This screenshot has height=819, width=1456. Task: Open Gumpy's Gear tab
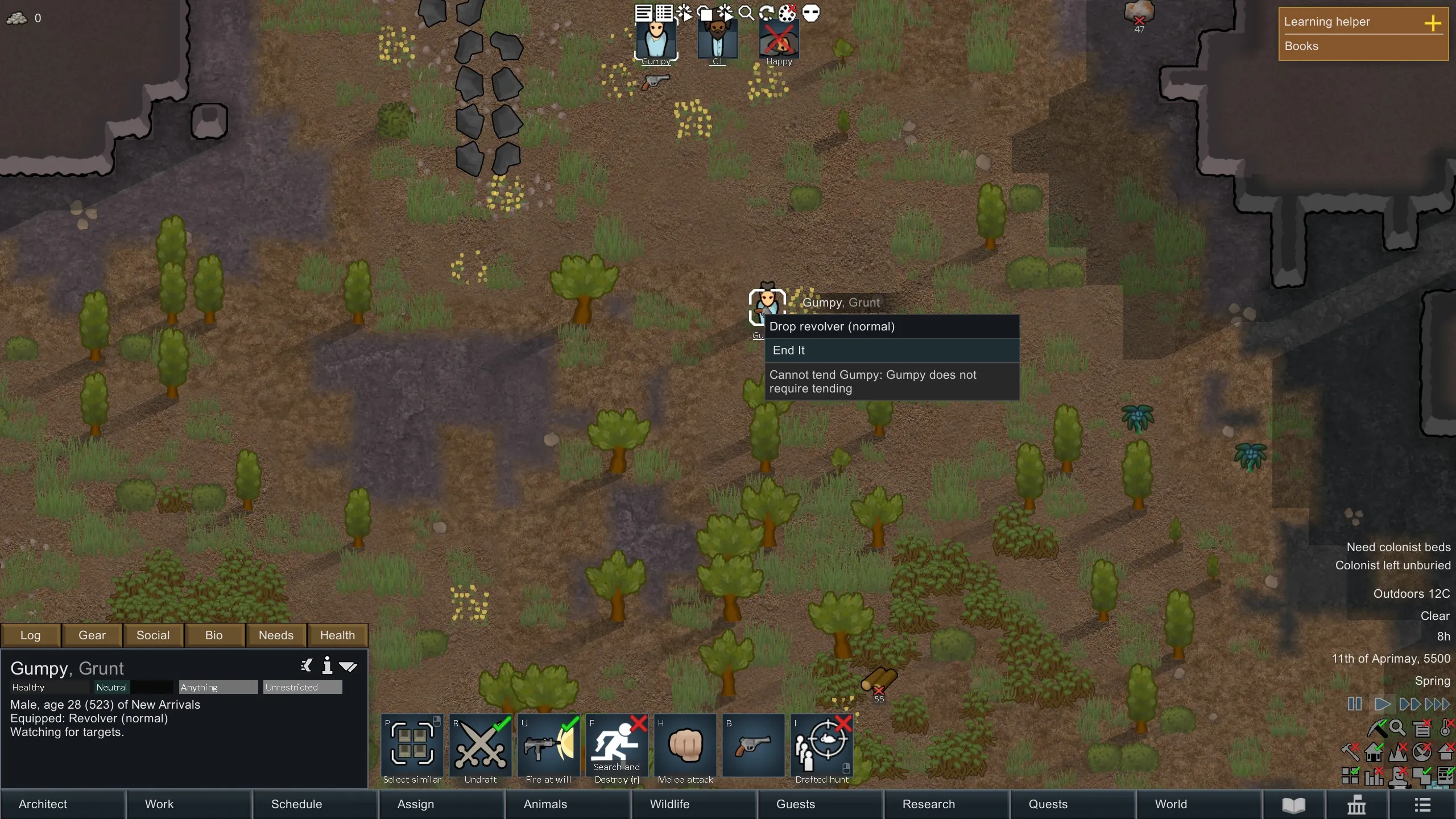coord(92,635)
